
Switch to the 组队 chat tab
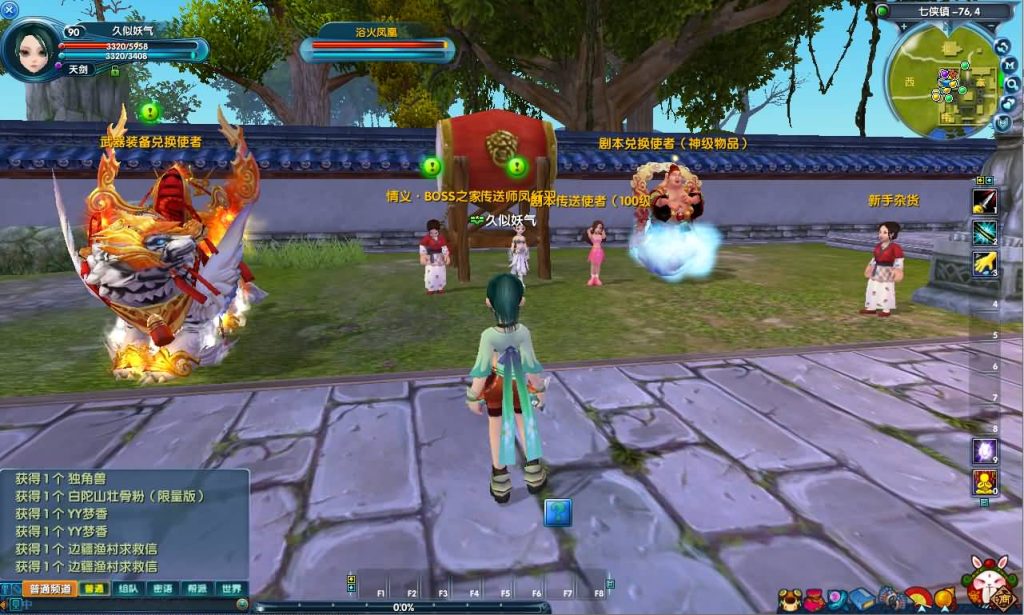coord(128,589)
